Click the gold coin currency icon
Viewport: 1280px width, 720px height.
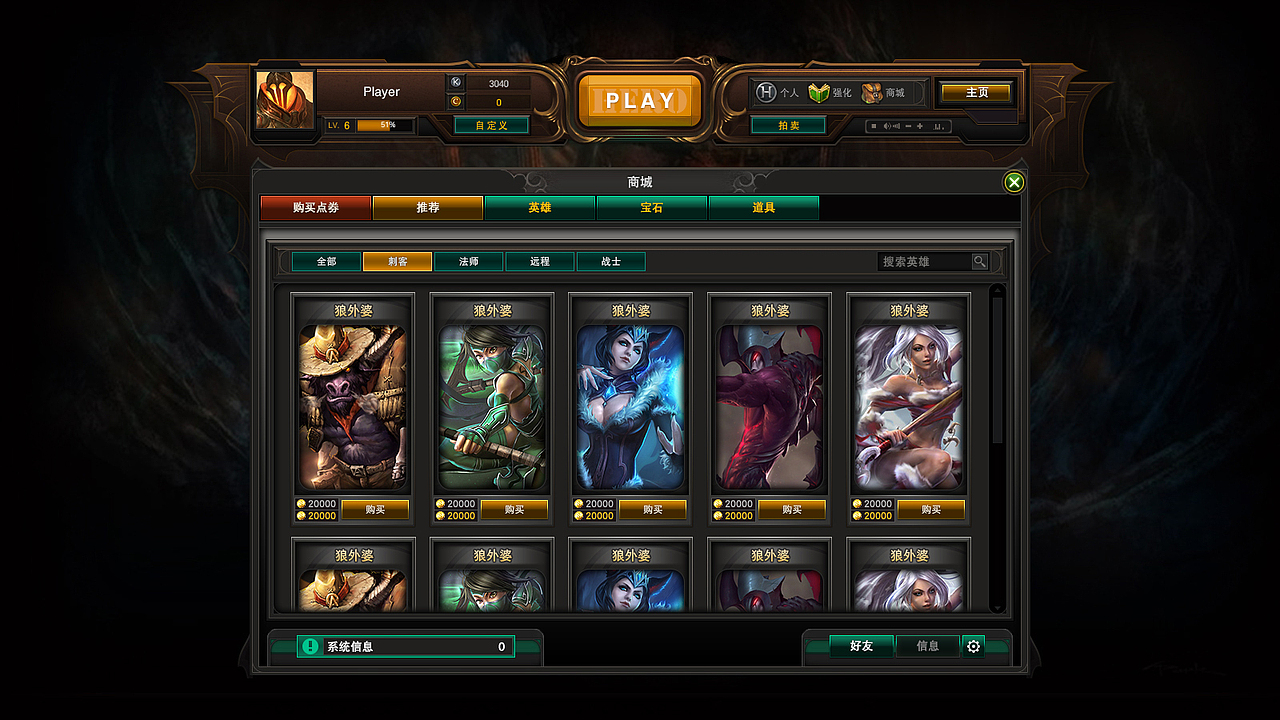tap(456, 101)
